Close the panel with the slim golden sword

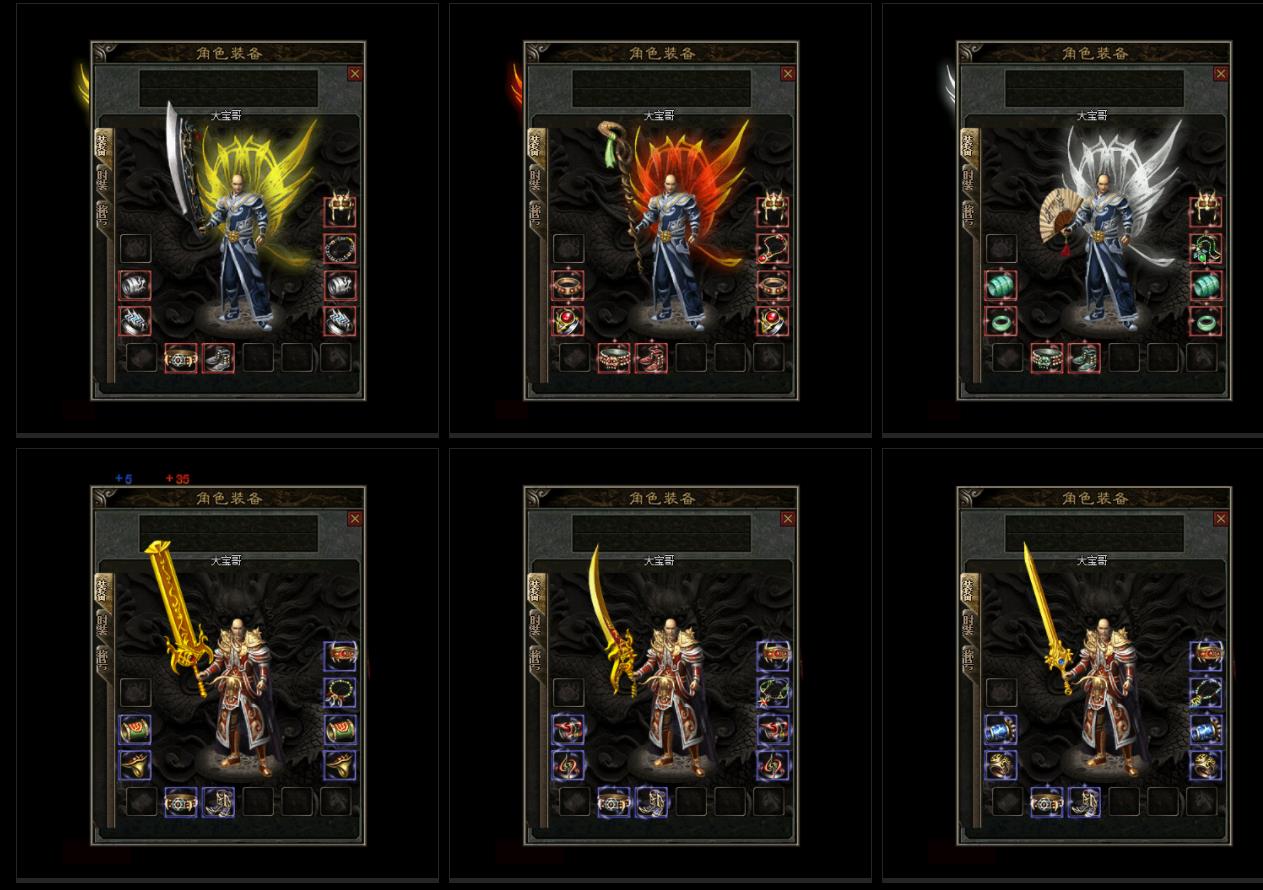1221,519
